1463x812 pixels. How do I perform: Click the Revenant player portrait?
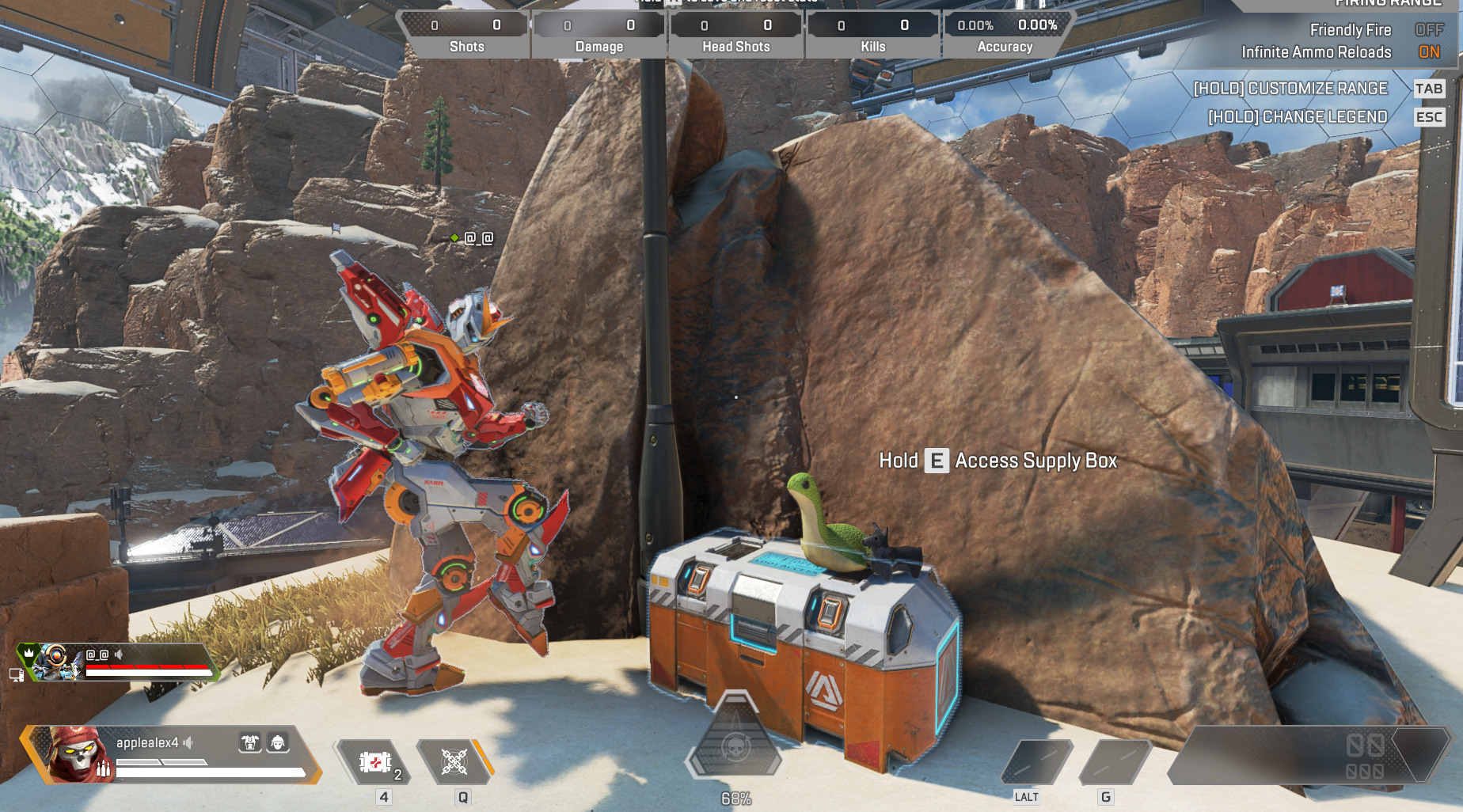pos(77,755)
